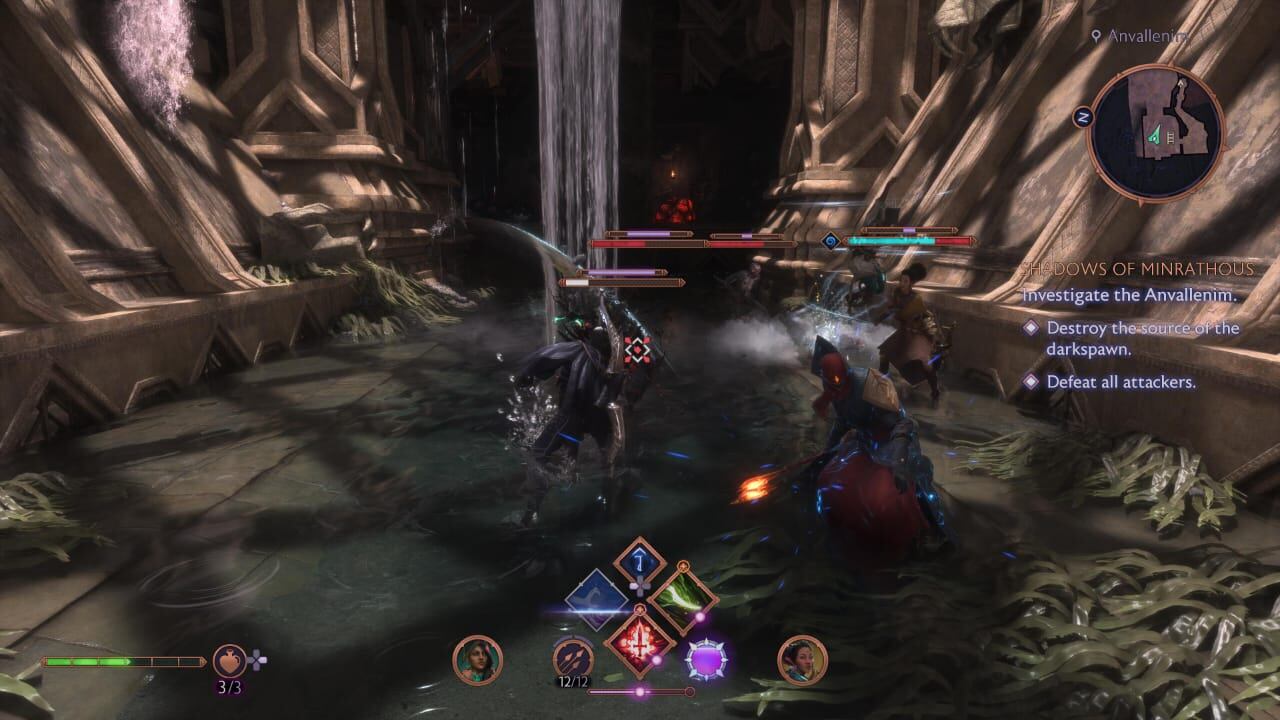Open the circular Anvallenim minimap
This screenshot has width=1280, height=720.
tap(1155, 134)
